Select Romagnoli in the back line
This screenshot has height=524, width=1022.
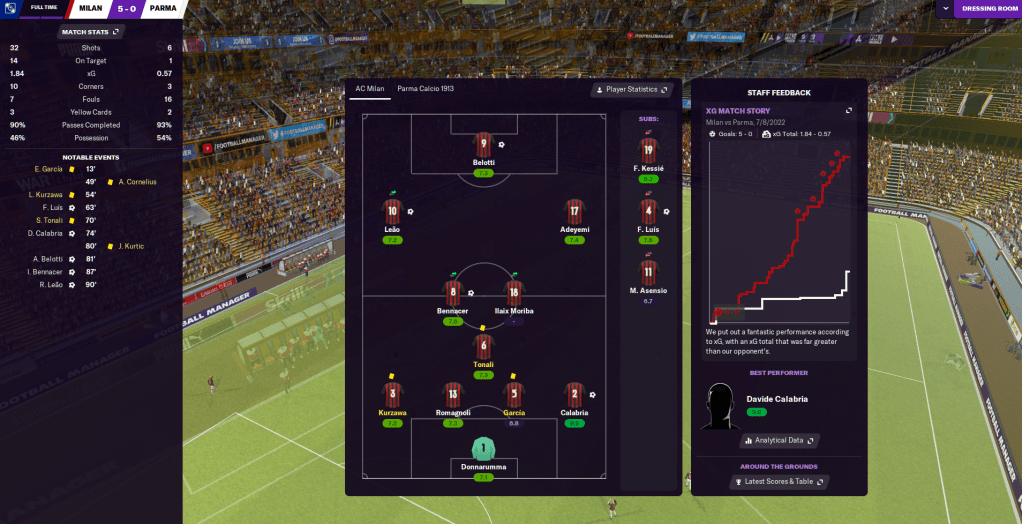(452, 395)
